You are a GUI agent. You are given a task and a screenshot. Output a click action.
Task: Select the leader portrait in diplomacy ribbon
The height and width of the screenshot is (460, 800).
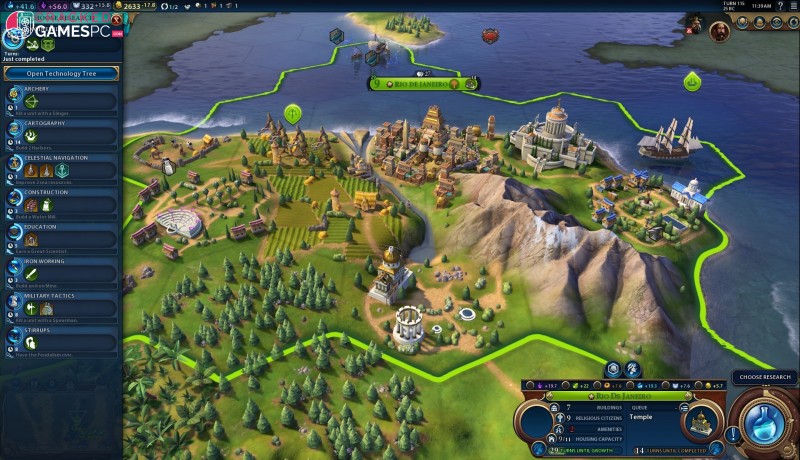click(x=718, y=30)
